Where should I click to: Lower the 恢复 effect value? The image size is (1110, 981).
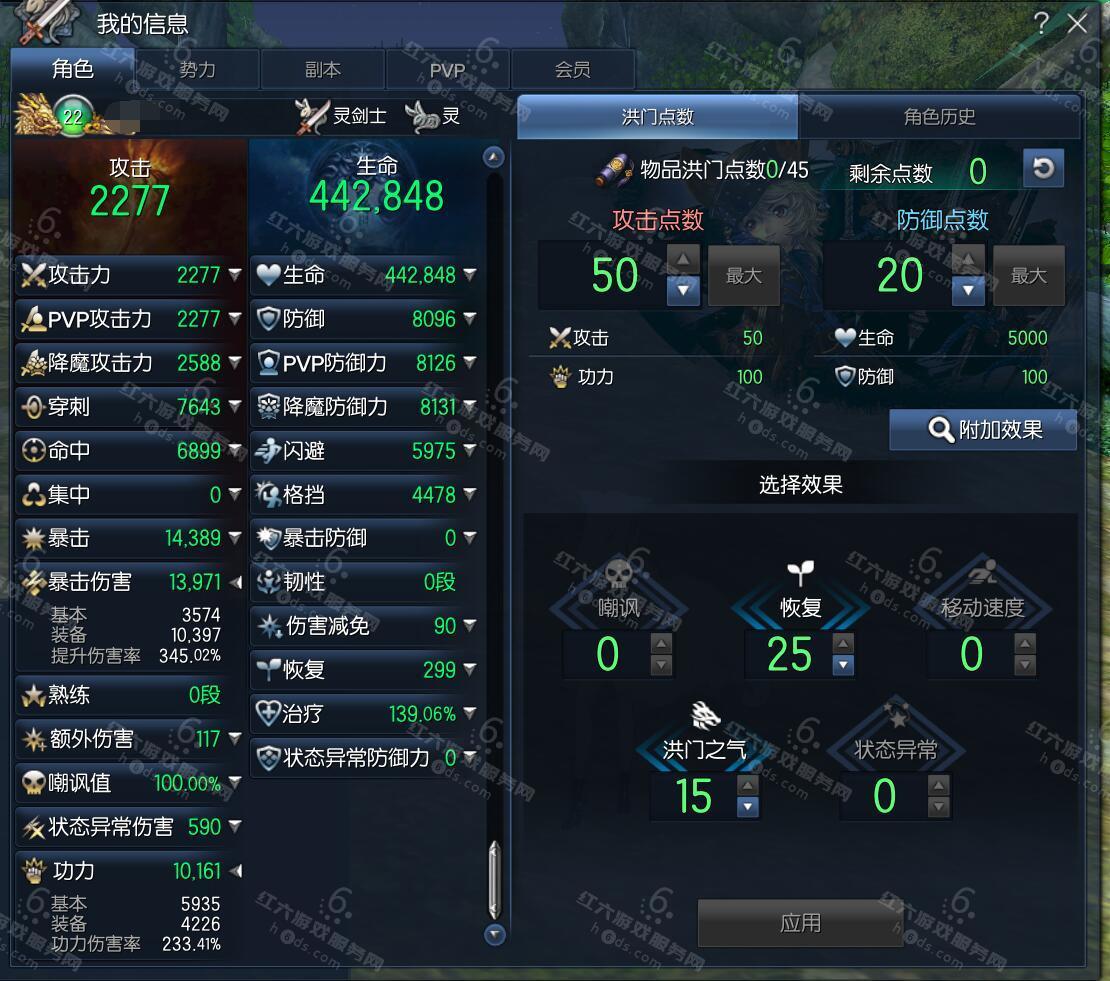click(843, 665)
